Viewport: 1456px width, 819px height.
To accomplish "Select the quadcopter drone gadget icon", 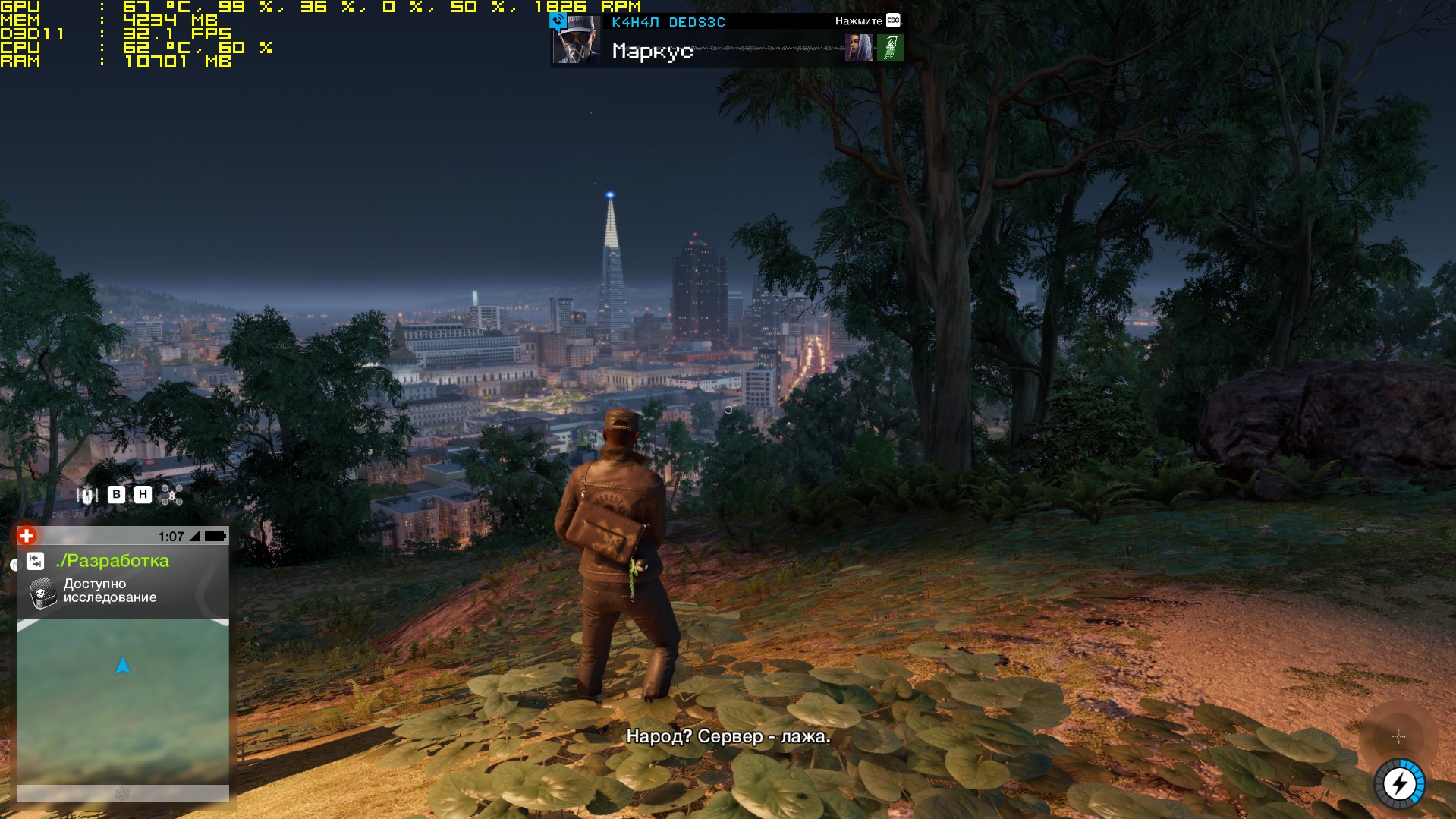I will [x=172, y=496].
